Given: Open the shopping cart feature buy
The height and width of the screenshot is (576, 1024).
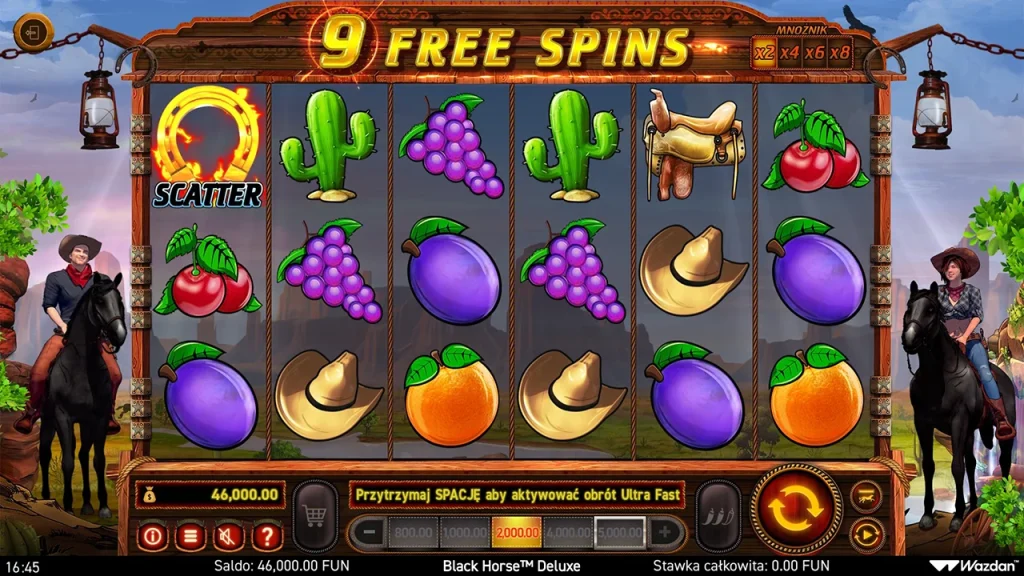Looking at the screenshot, I should (x=315, y=516).
